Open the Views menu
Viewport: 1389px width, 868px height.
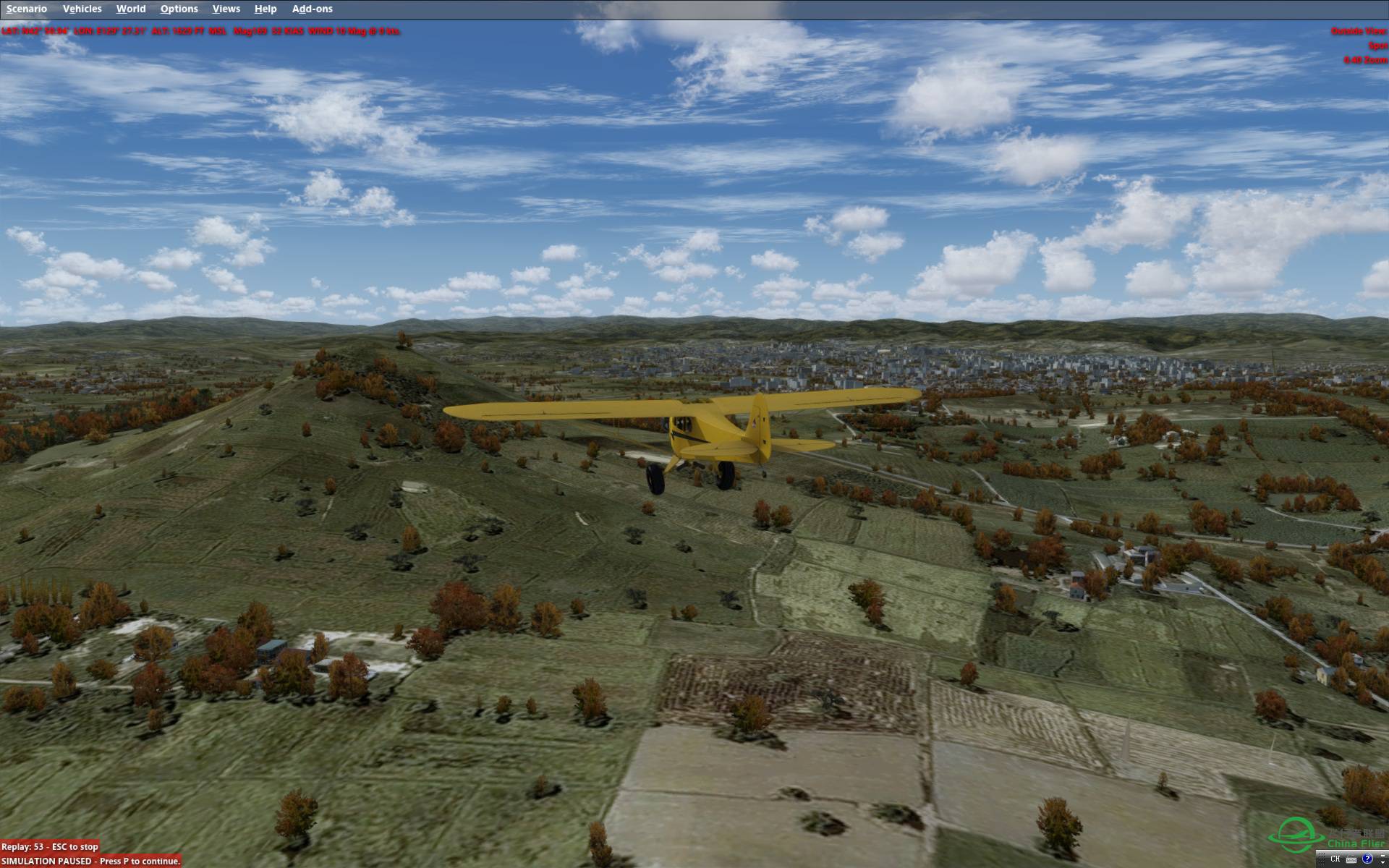[x=226, y=9]
